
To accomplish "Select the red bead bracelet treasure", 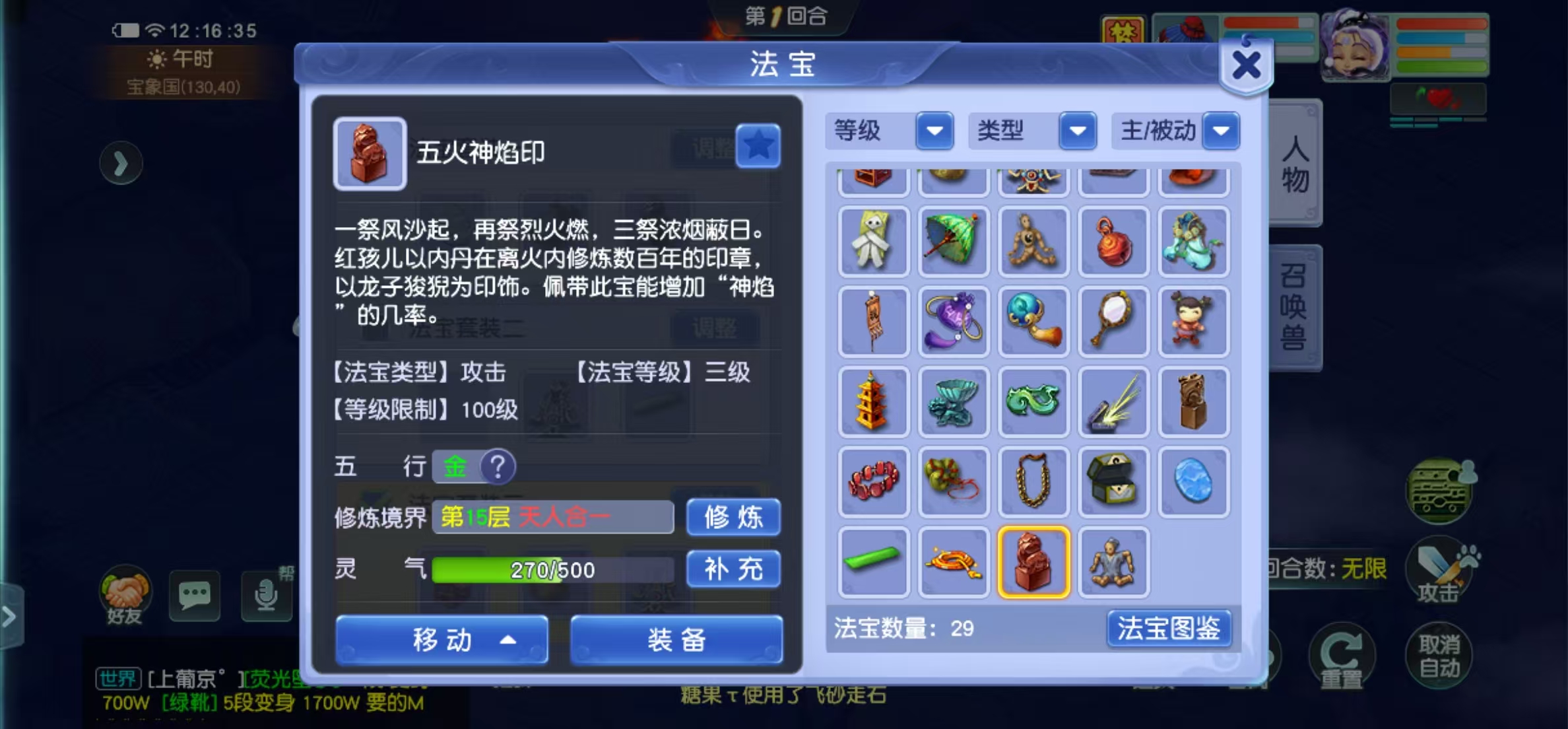I will point(873,481).
